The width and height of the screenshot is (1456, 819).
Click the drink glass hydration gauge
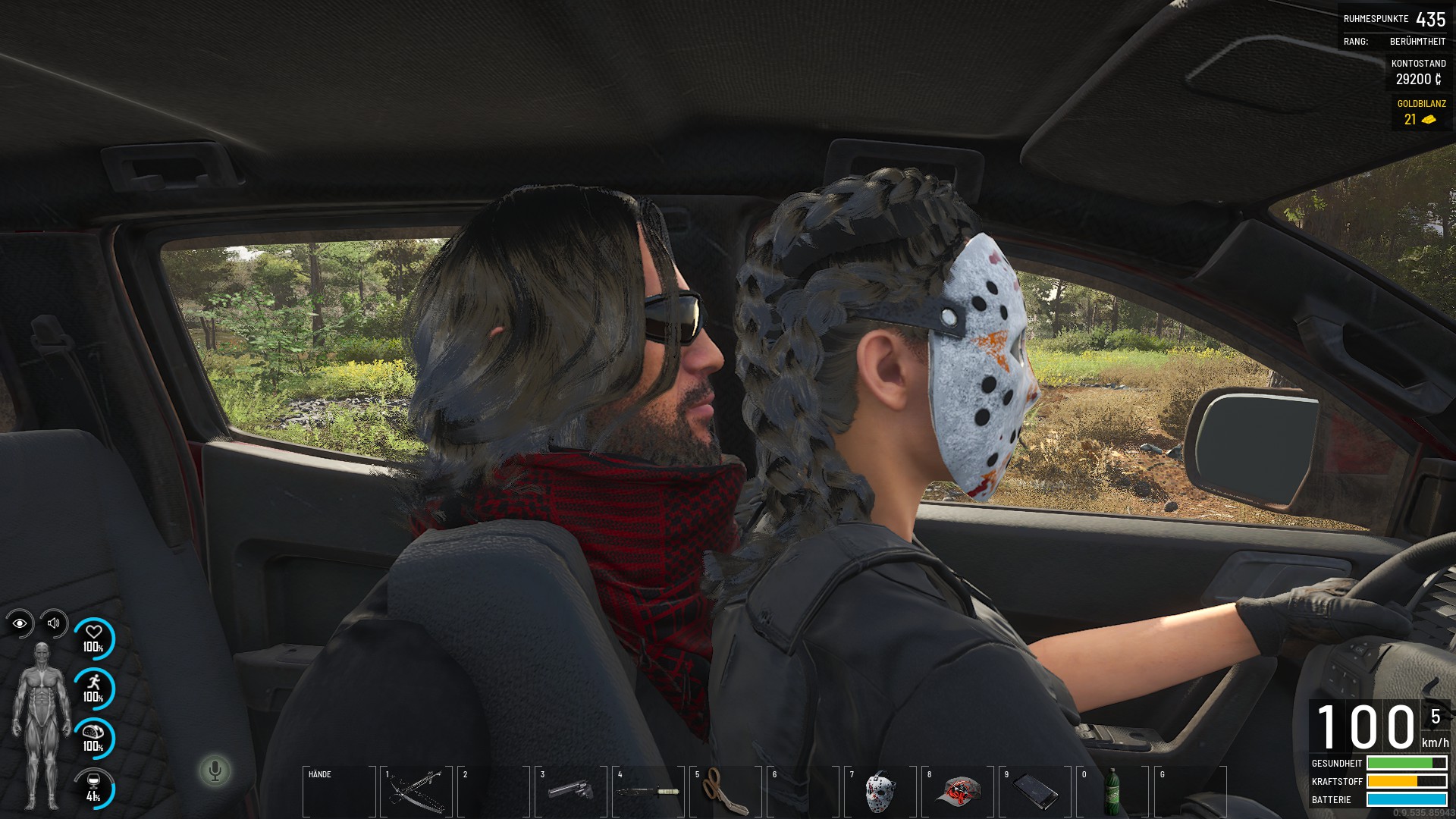pyautogui.click(x=93, y=788)
